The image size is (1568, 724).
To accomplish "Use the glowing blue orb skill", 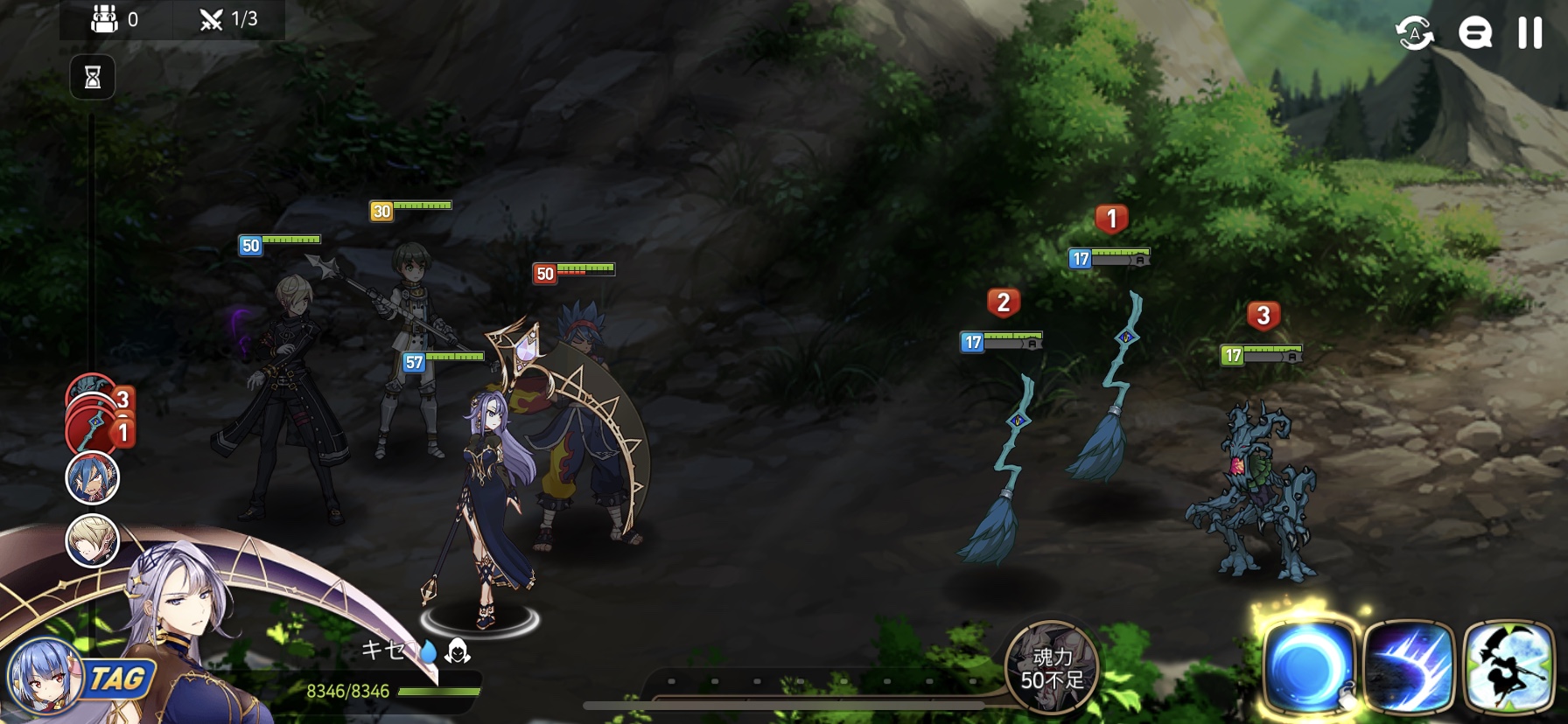I will click(1308, 667).
